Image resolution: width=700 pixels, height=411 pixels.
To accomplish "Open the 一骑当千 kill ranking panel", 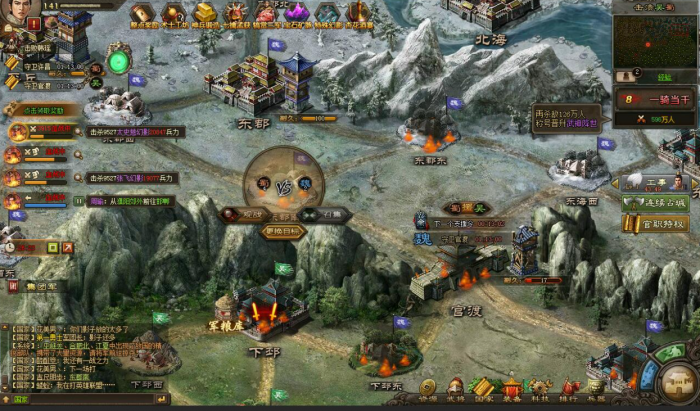I will [655, 99].
